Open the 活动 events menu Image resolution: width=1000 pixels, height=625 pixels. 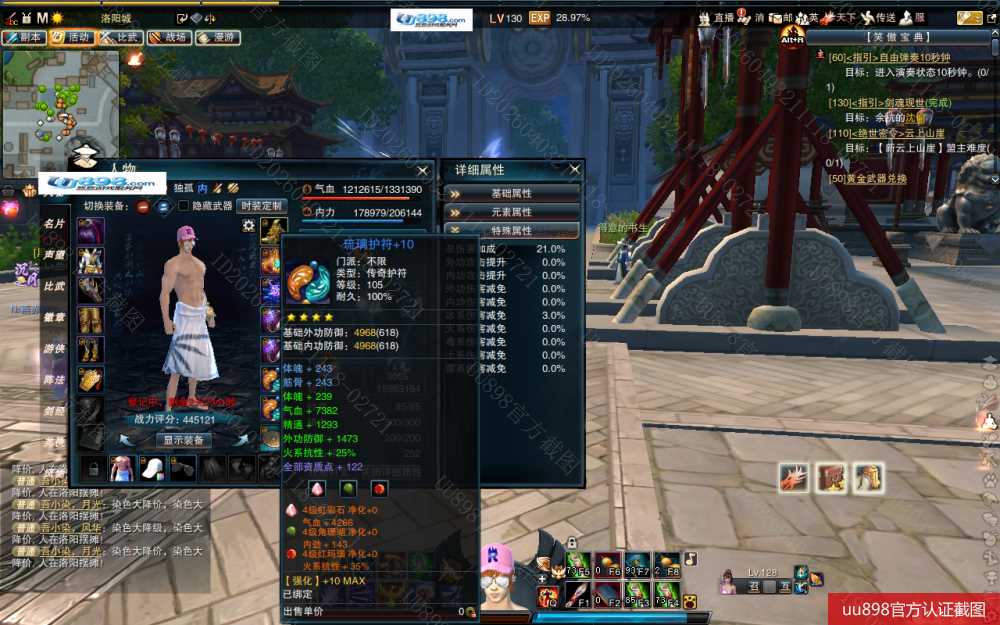click(x=72, y=37)
